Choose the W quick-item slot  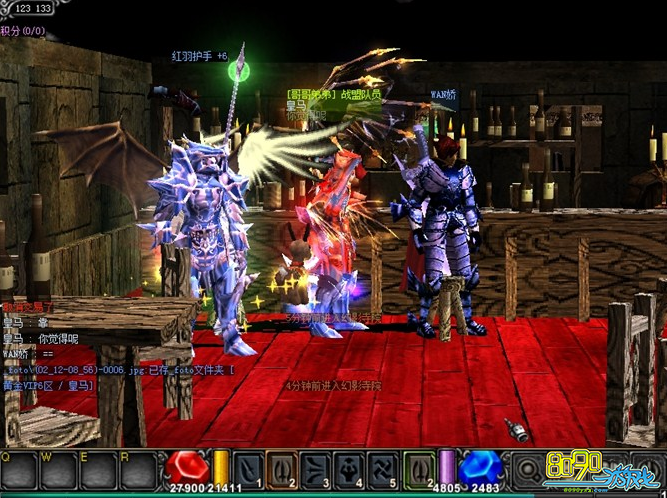(x=58, y=471)
